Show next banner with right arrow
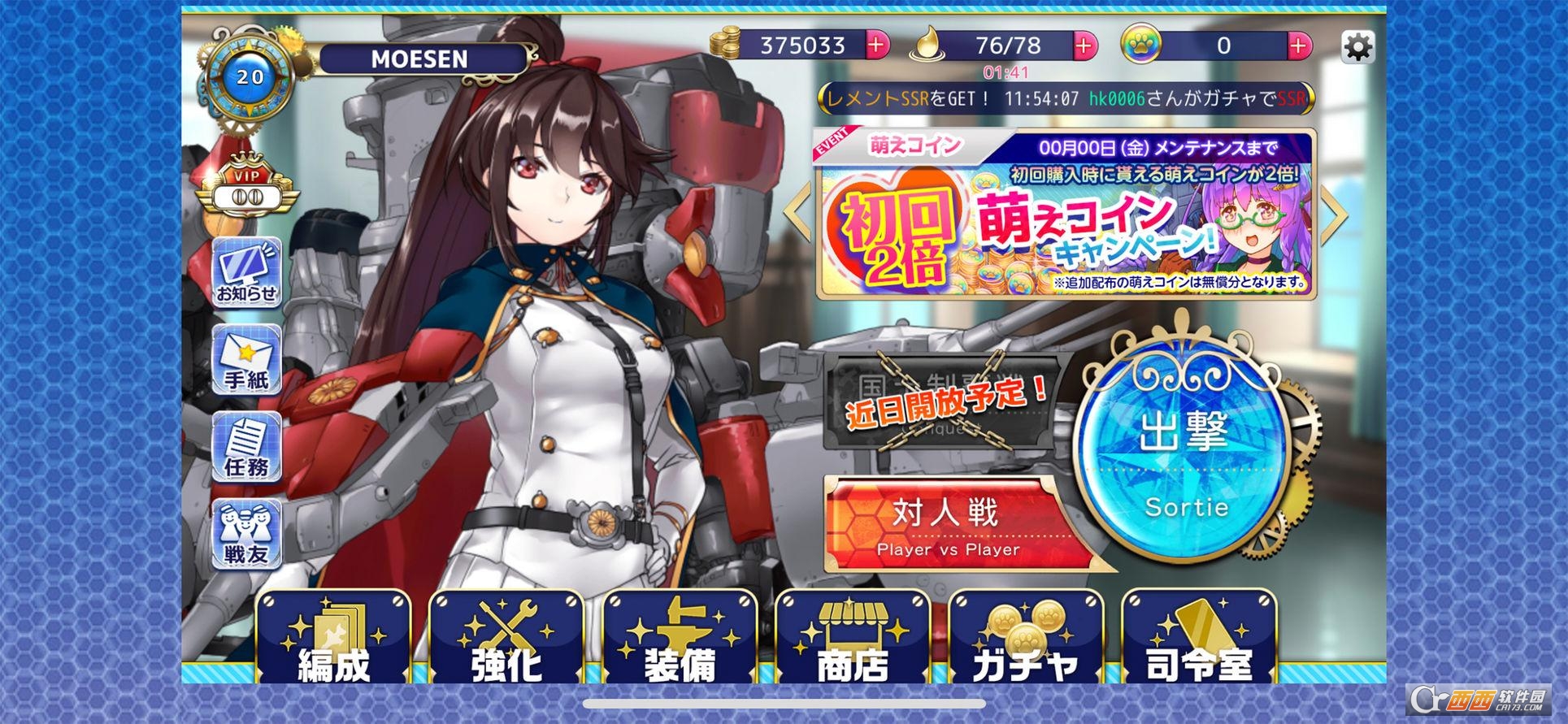The width and height of the screenshot is (1568, 724). point(1334,215)
